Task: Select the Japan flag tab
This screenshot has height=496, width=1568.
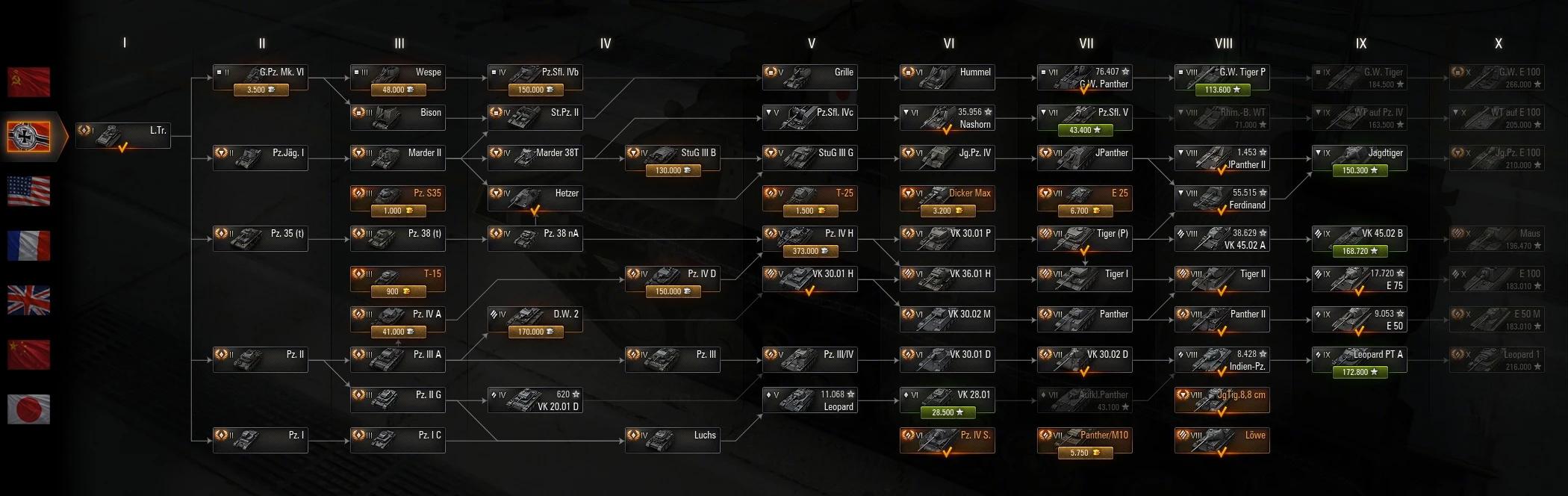Action: (x=29, y=409)
